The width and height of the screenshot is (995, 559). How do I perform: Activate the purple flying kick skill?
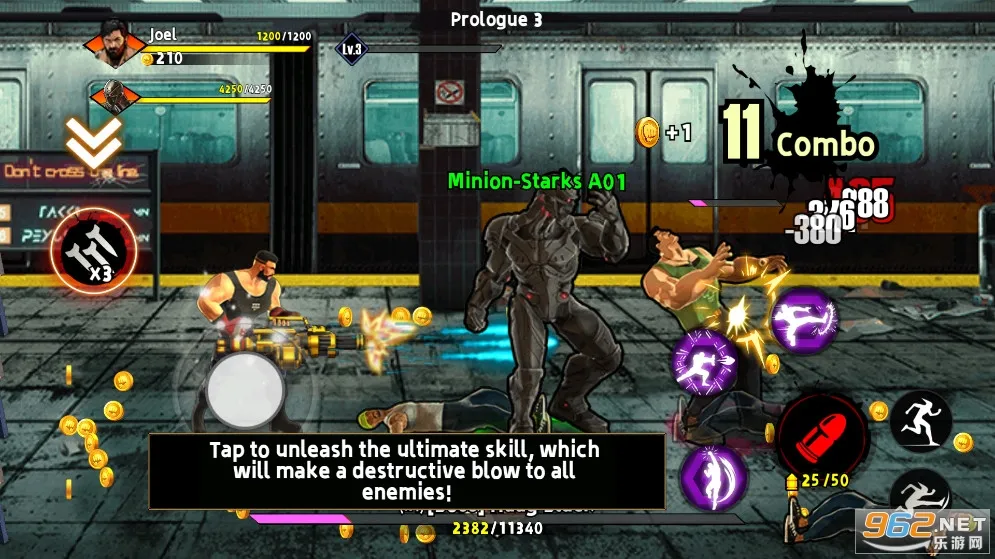(803, 320)
